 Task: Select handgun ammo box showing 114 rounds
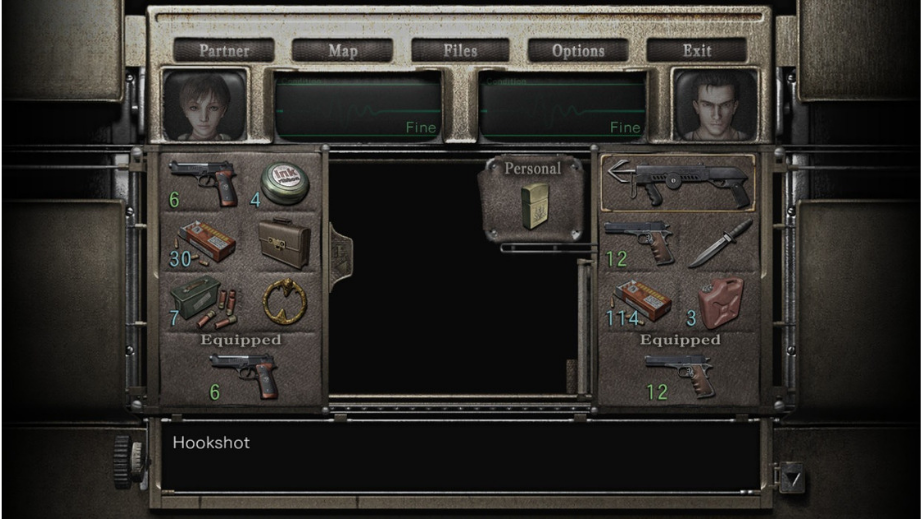(640, 301)
